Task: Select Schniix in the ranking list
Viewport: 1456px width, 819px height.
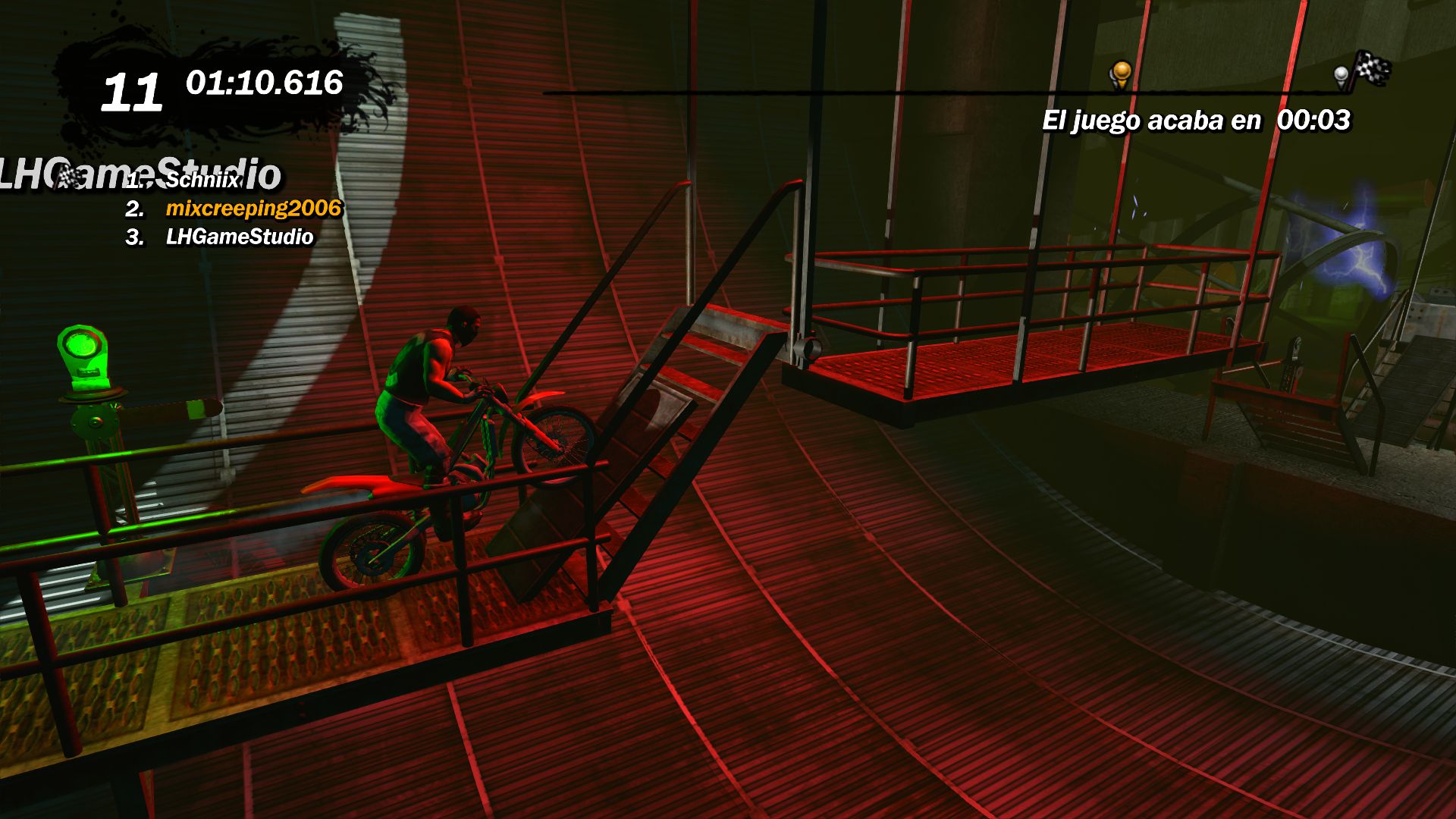Action: coord(202,180)
